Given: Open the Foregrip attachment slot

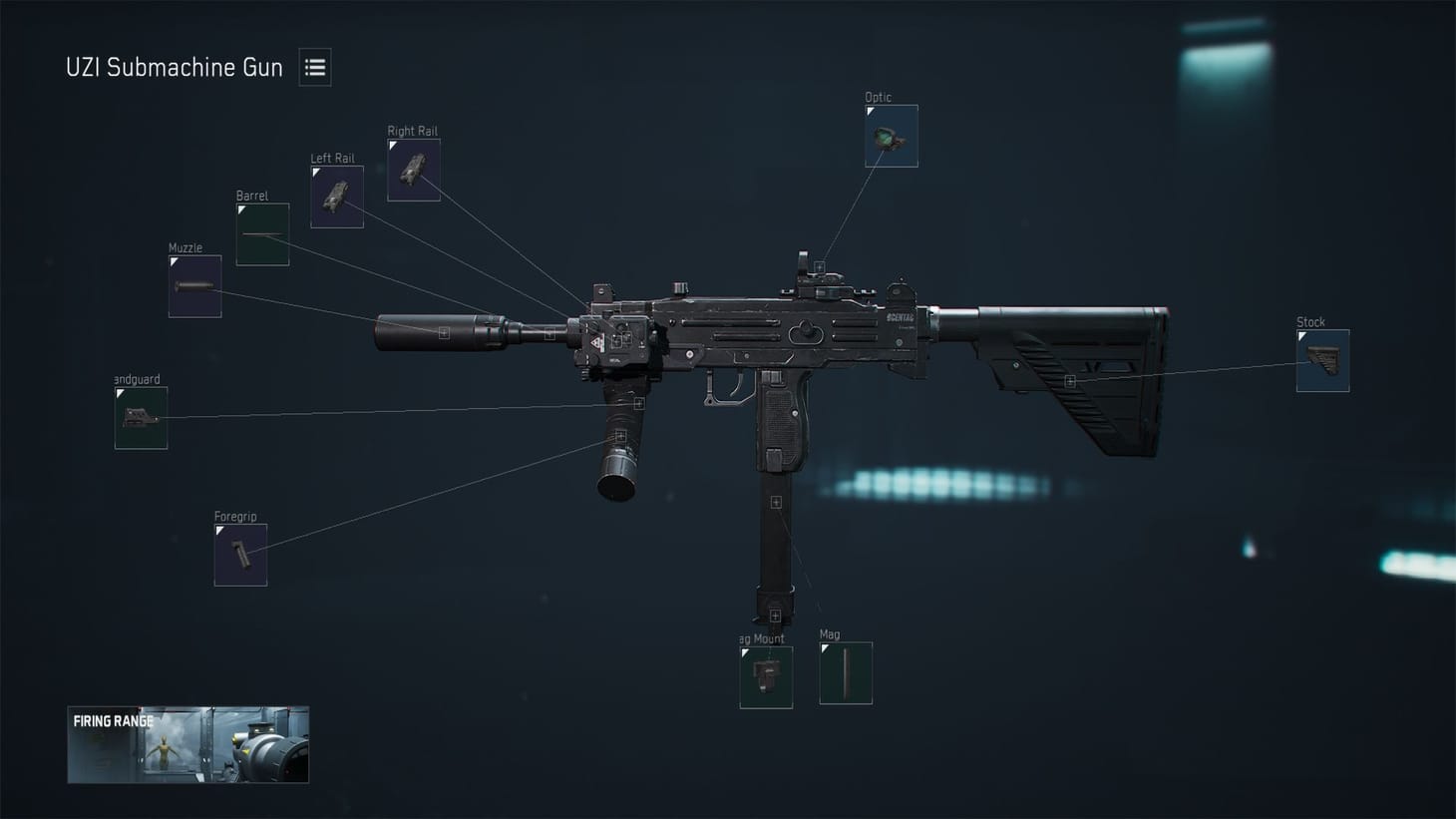Looking at the screenshot, I should pos(239,554).
